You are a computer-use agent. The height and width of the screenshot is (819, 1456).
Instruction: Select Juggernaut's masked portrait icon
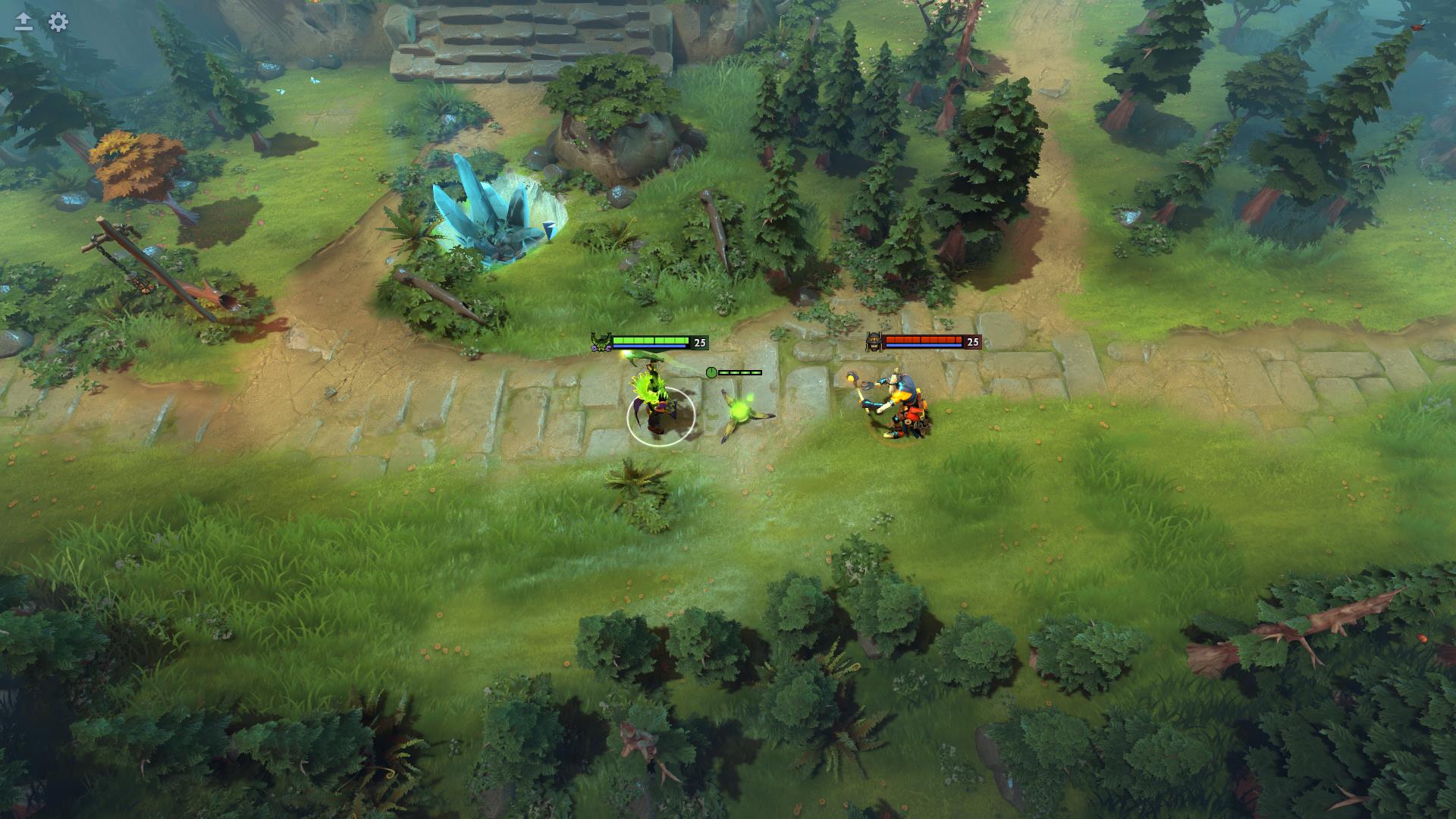coord(873,342)
